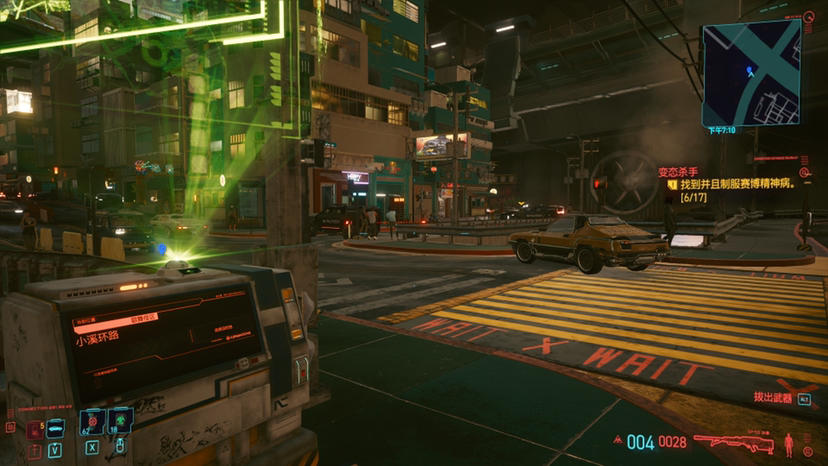The image size is (828, 466).
Task: Select the shotgun weapon outline icon
Action: click(735, 441)
